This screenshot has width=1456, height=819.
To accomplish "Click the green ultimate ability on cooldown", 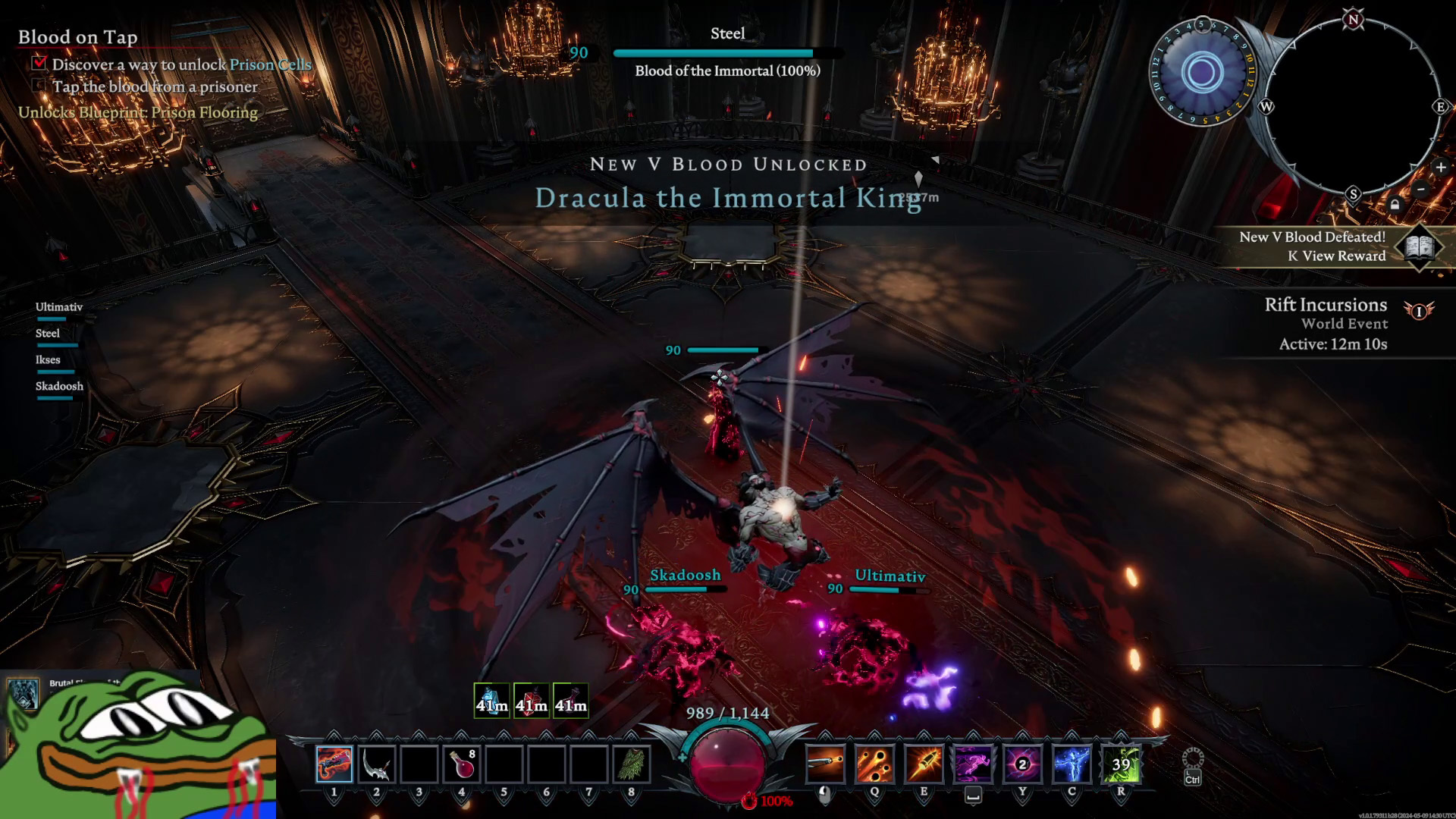I will (x=1121, y=764).
